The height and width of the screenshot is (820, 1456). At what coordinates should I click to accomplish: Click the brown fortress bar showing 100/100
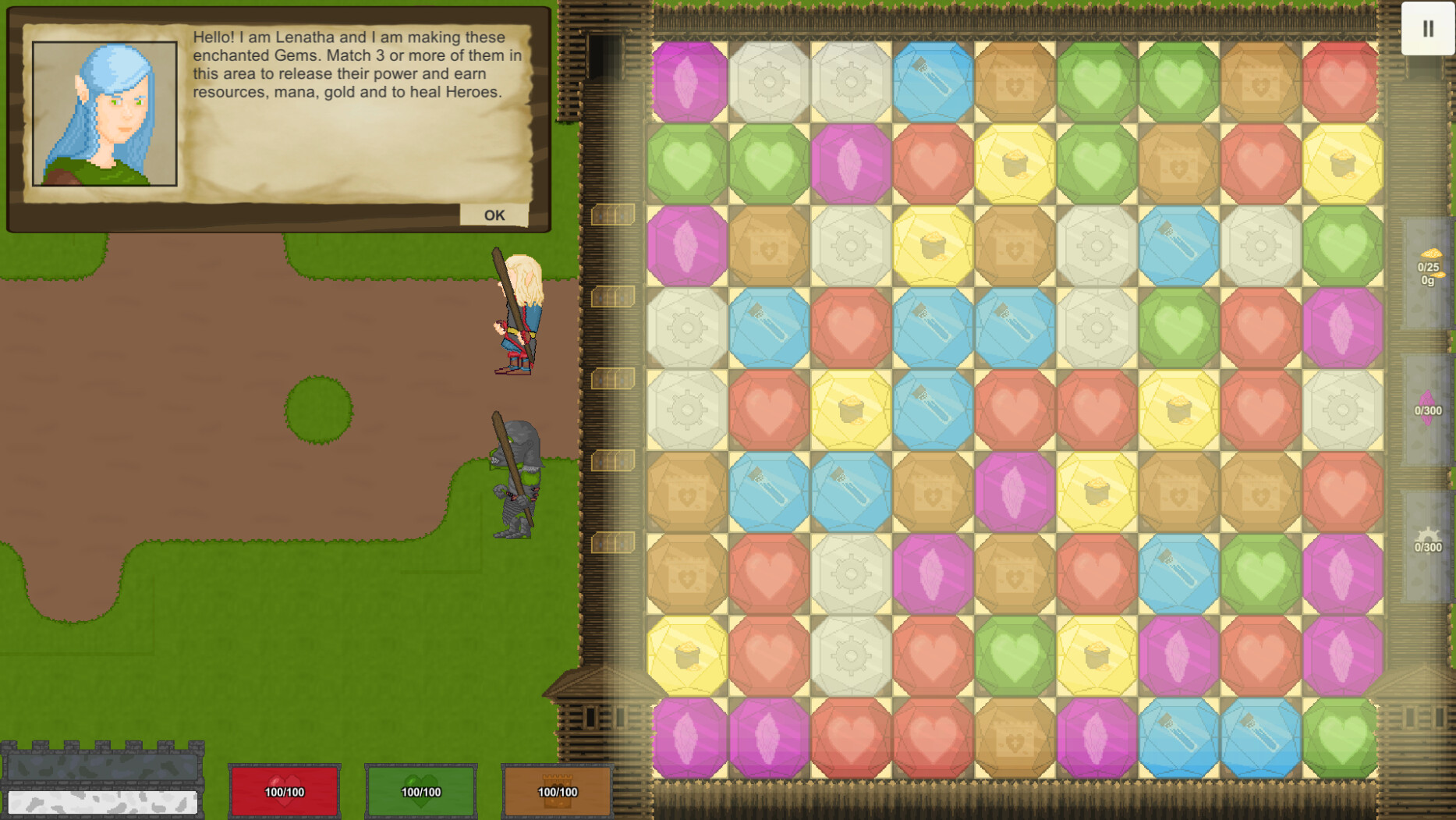point(555,790)
